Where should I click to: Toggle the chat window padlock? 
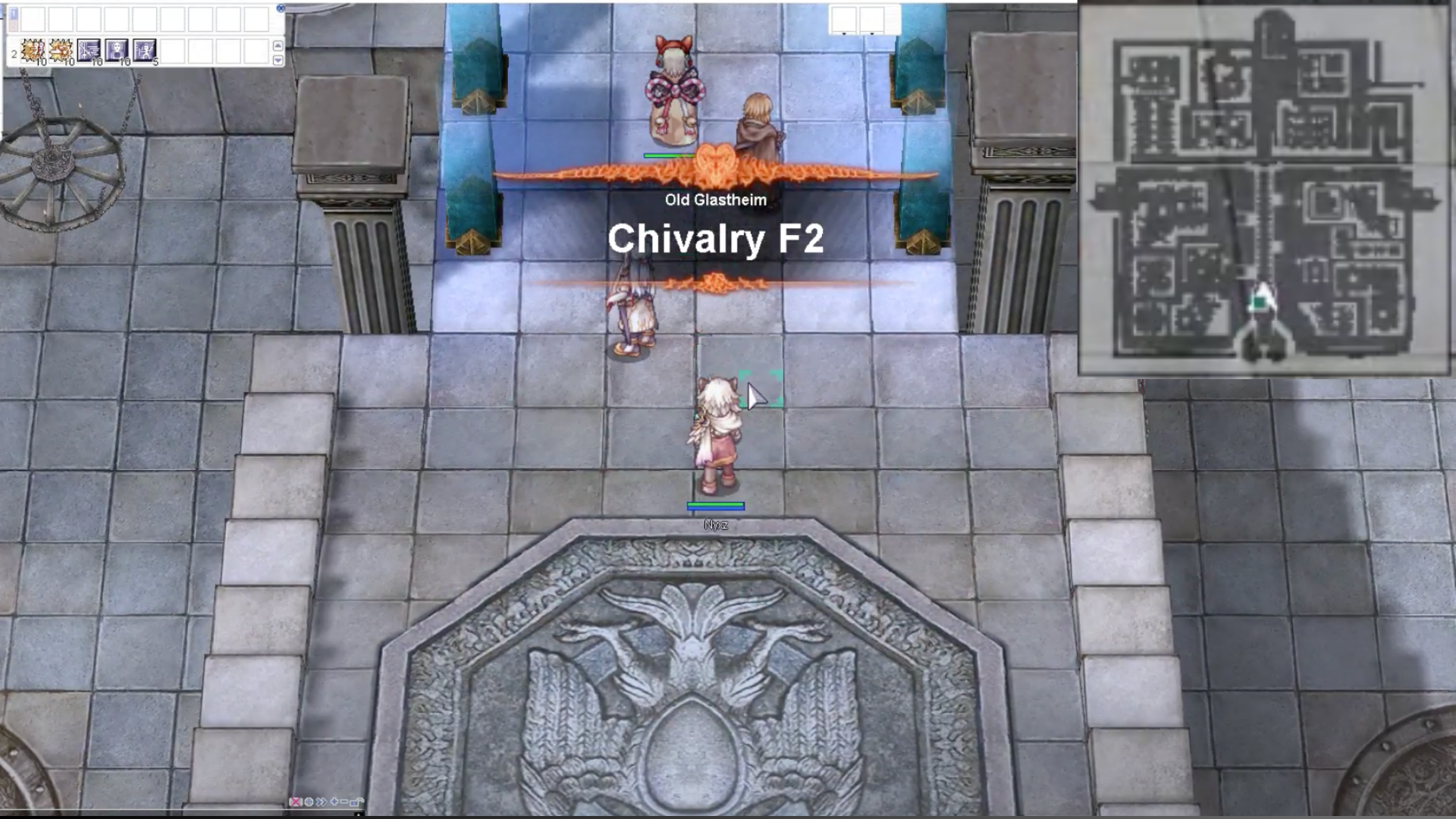pos(357,802)
